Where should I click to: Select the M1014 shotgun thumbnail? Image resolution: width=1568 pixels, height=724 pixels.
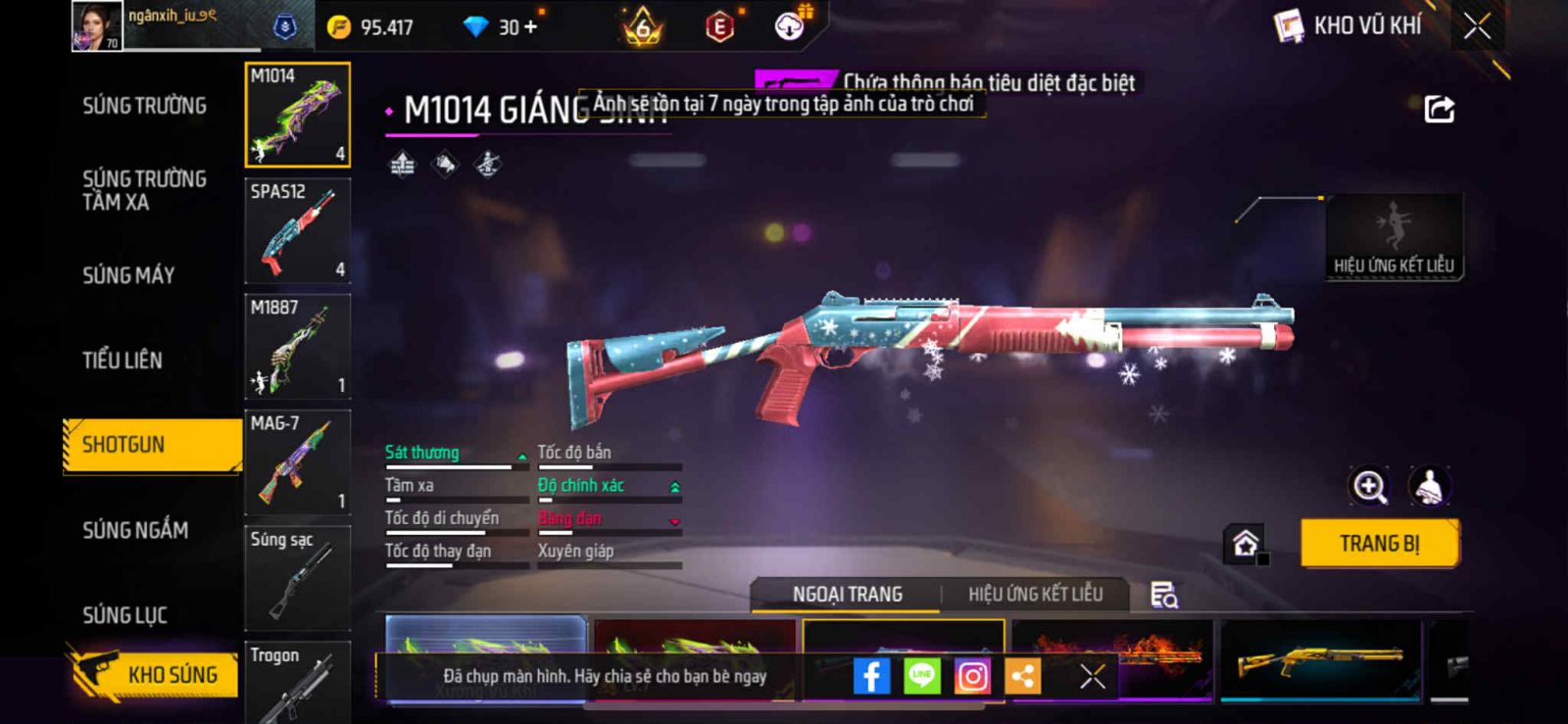pyautogui.click(x=297, y=115)
